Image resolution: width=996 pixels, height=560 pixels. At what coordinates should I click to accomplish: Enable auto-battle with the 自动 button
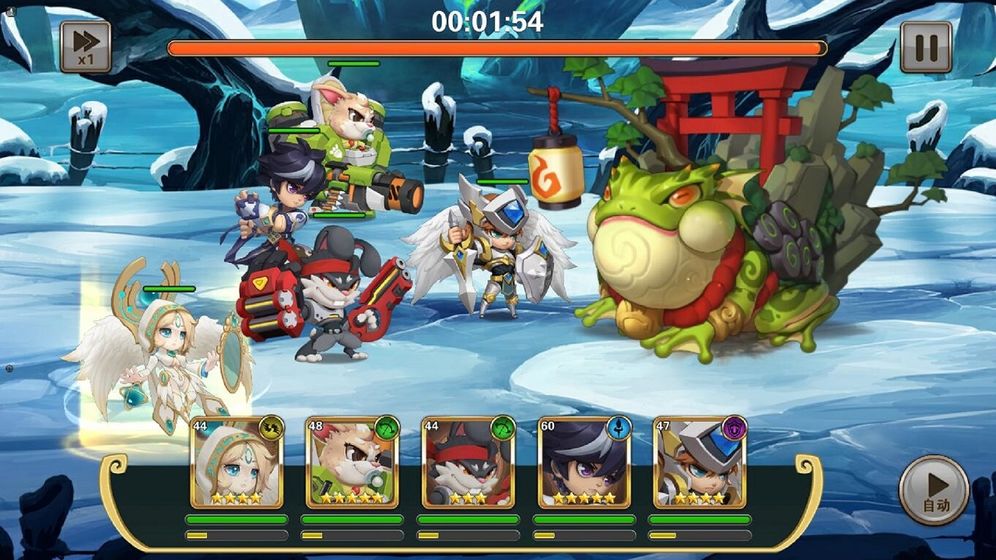[933, 491]
